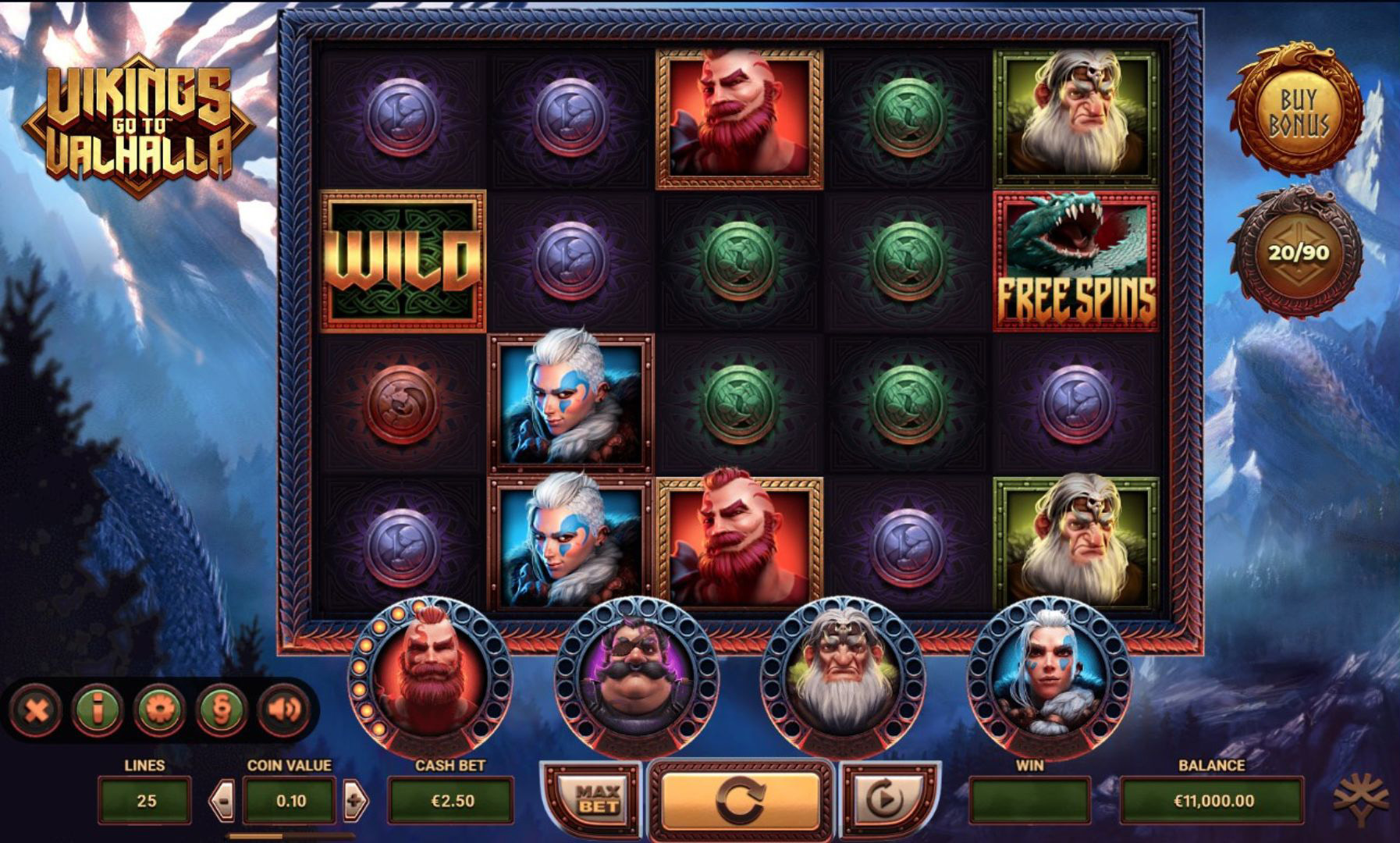
Task: Set the Max Bet
Action: click(x=597, y=799)
